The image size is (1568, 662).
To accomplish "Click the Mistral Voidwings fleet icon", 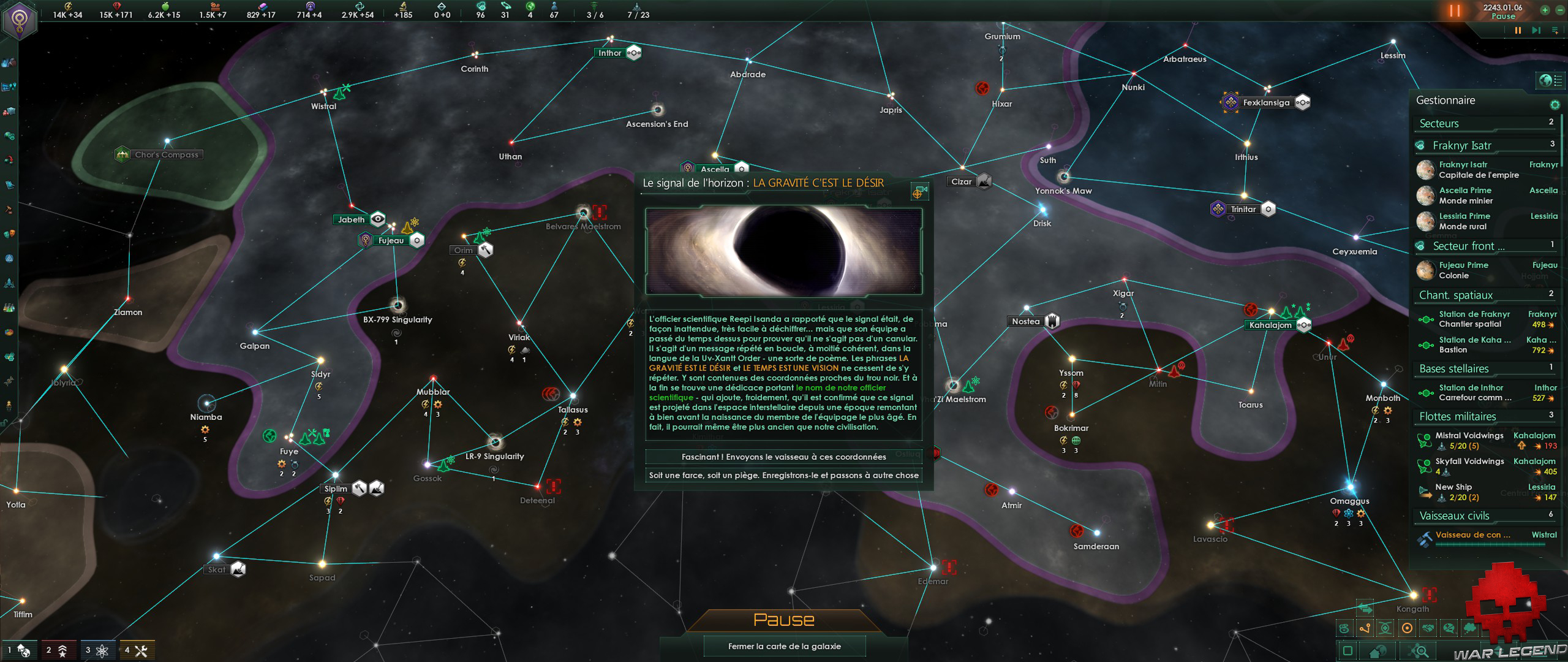I will click(1423, 441).
